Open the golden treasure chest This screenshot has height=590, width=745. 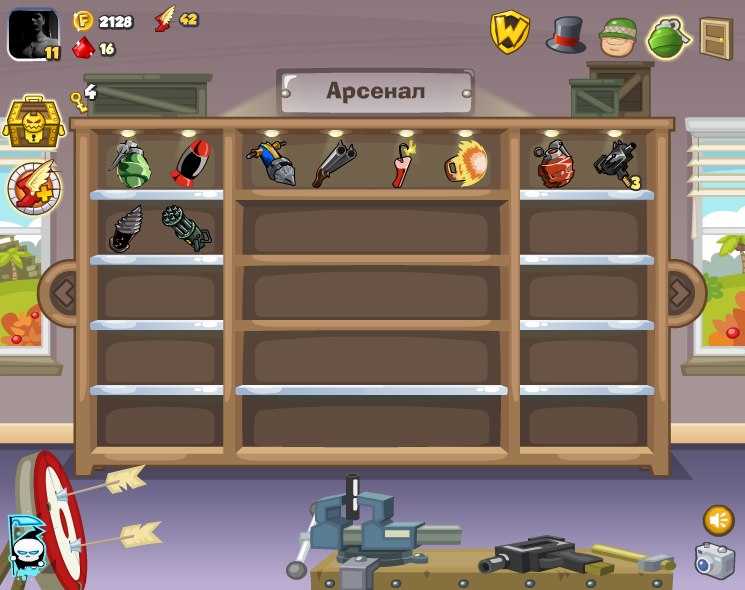pyautogui.click(x=34, y=123)
